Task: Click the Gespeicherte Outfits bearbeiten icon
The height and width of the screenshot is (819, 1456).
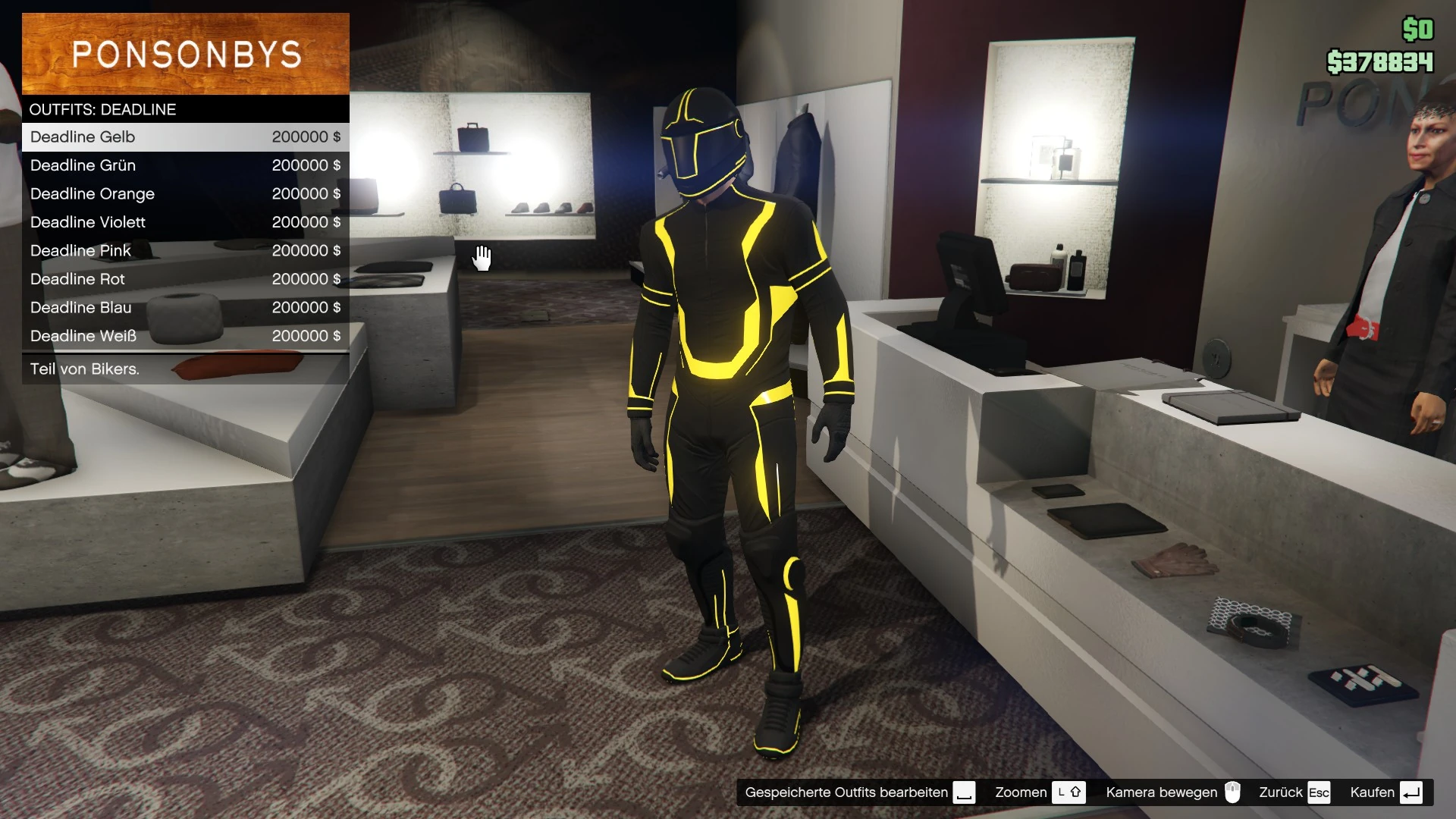Action: 964,792
